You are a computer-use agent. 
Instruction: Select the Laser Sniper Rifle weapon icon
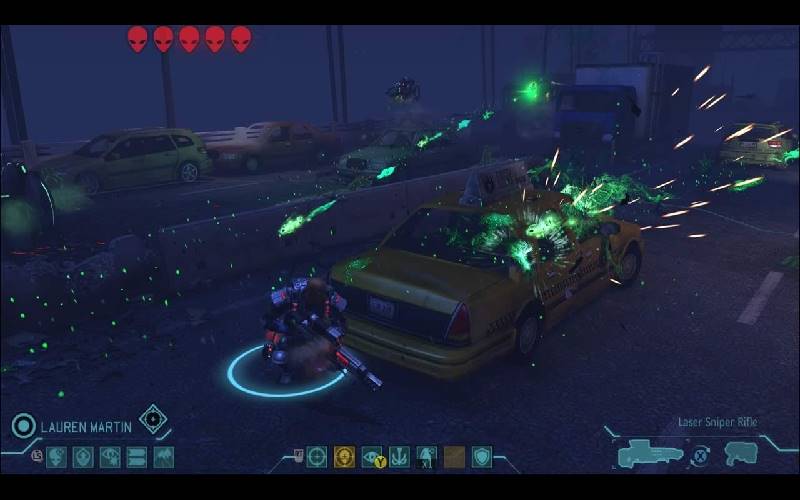[x=650, y=455]
